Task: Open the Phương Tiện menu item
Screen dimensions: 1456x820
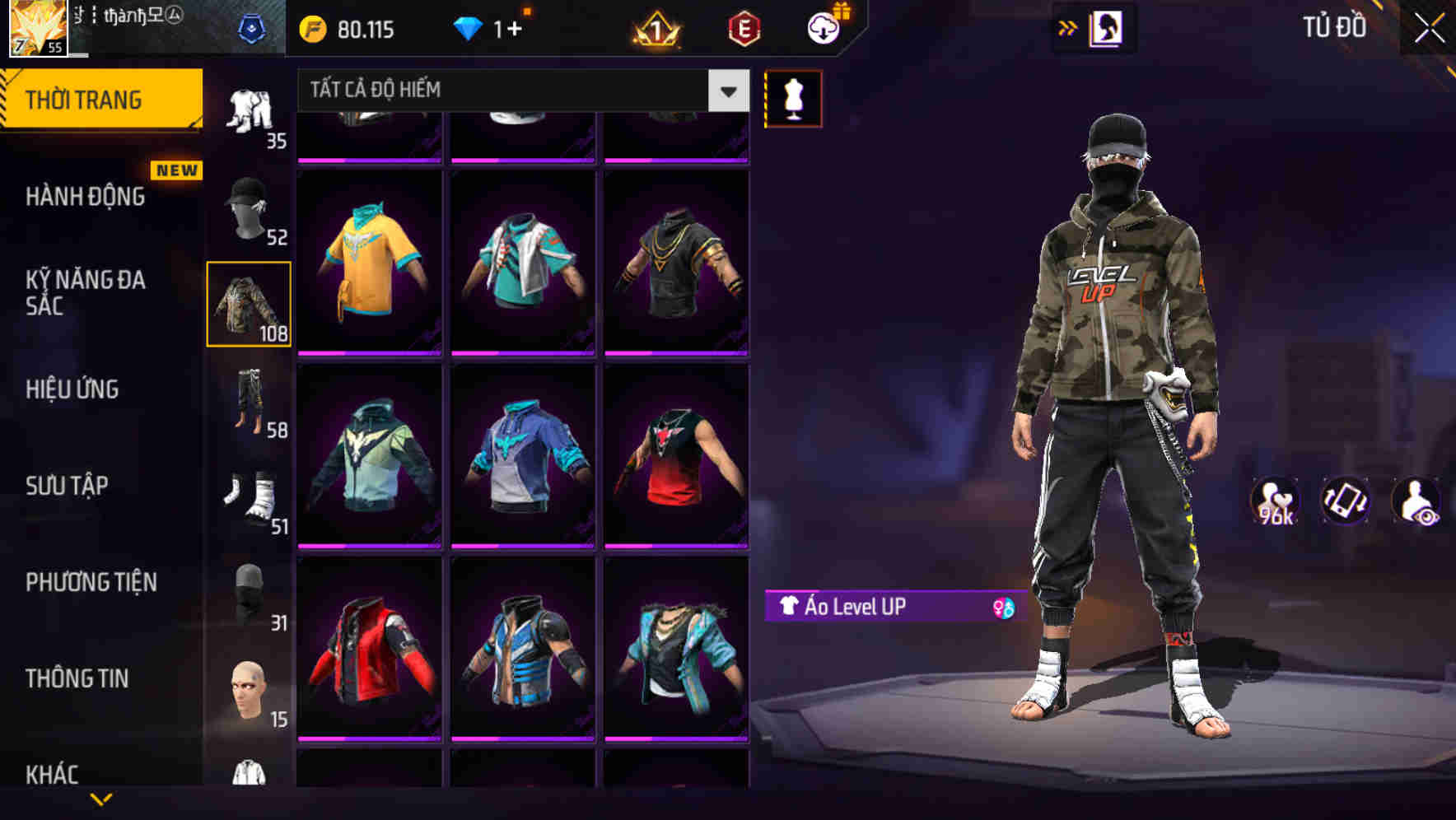Action: point(91,581)
